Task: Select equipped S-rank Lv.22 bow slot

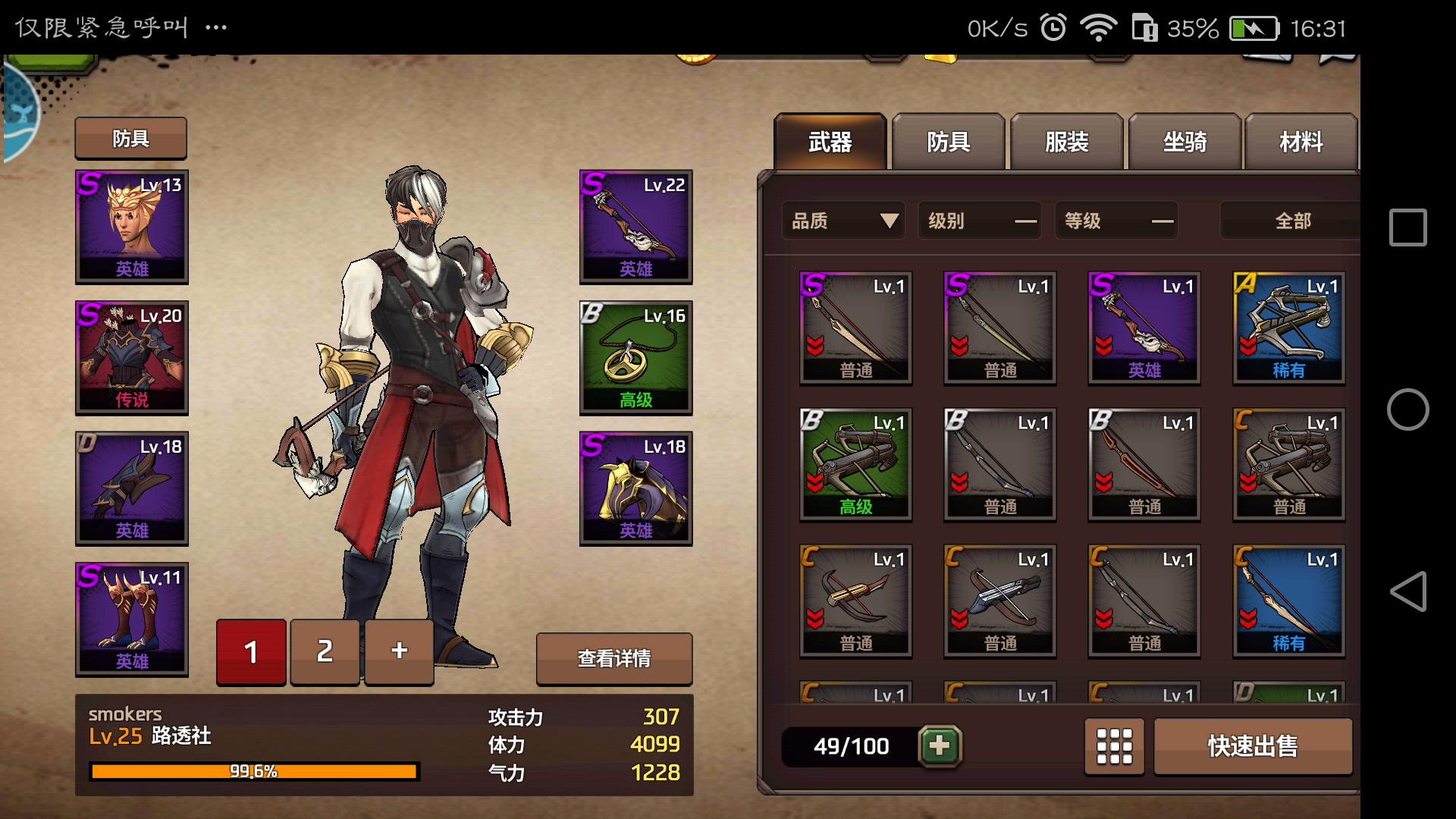Action: [x=635, y=227]
